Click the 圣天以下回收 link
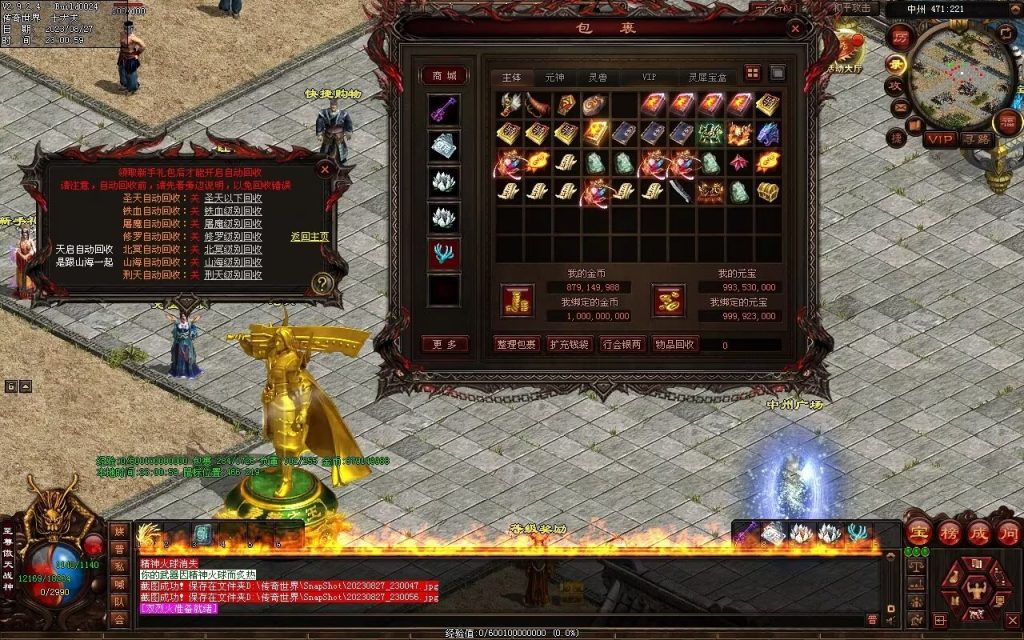This screenshot has height=640, width=1024. (x=233, y=198)
